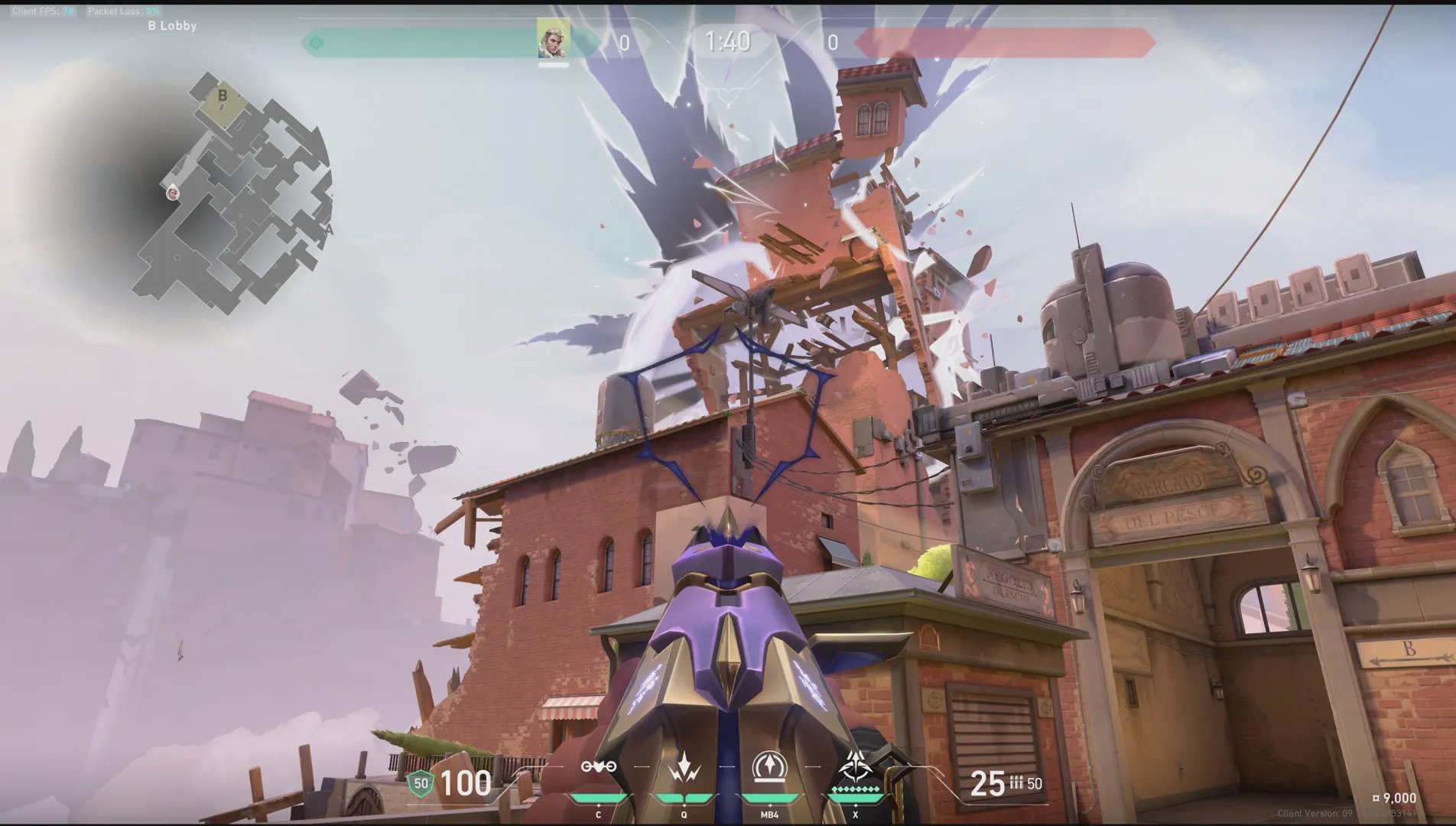Select the blonde agent portrait in top bar
1456x826 pixels.
552,39
